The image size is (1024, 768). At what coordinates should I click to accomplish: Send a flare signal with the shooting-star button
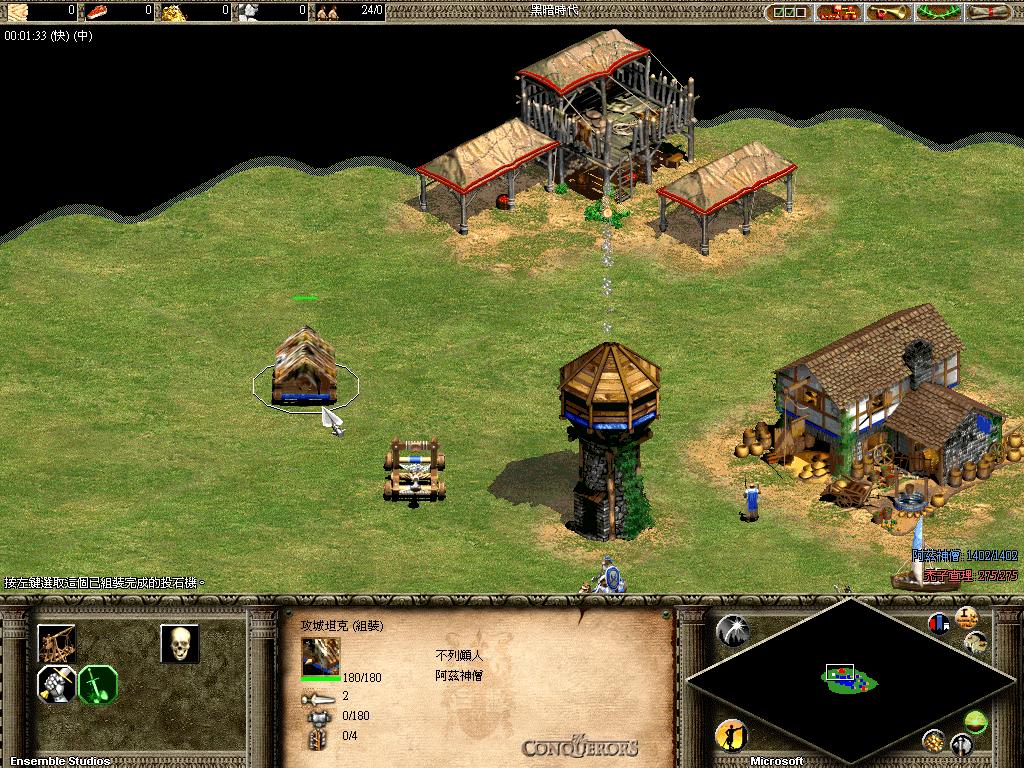point(733,630)
